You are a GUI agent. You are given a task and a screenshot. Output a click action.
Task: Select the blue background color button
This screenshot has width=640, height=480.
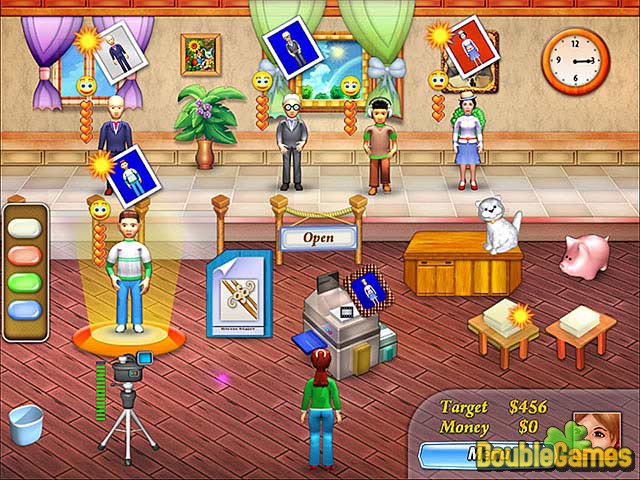pyautogui.click(x=27, y=311)
